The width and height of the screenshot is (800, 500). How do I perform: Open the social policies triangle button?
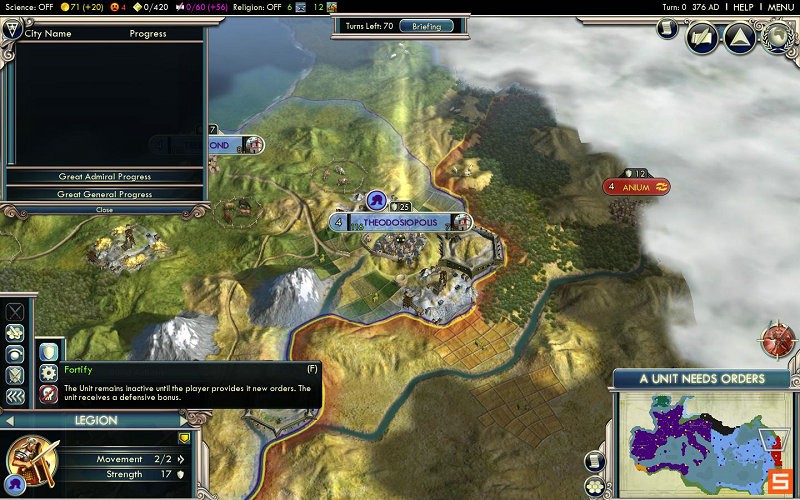point(739,39)
